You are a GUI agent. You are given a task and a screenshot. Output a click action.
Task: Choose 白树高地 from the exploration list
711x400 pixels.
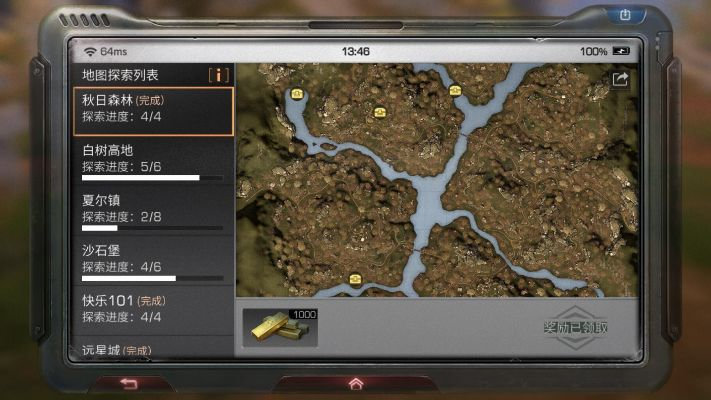click(x=153, y=160)
